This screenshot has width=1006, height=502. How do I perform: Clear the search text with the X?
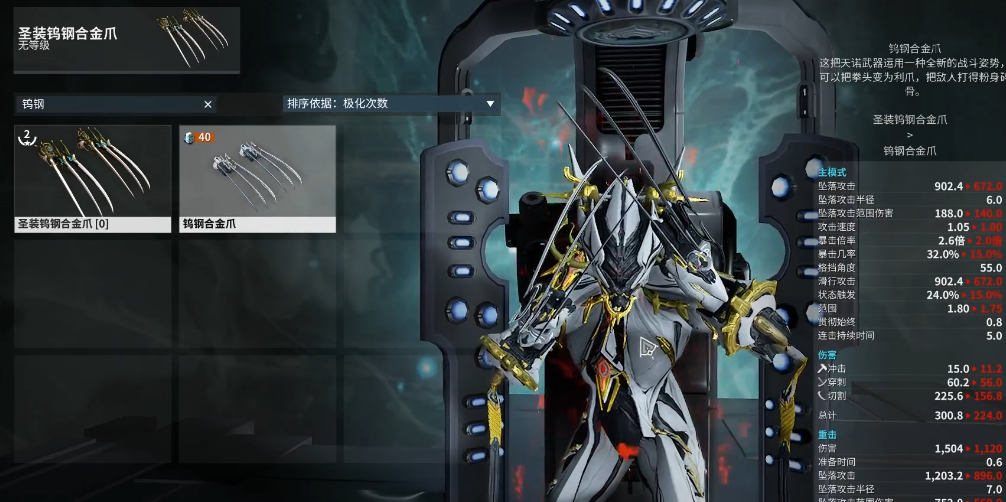pyautogui.click(x=208, y=104)
